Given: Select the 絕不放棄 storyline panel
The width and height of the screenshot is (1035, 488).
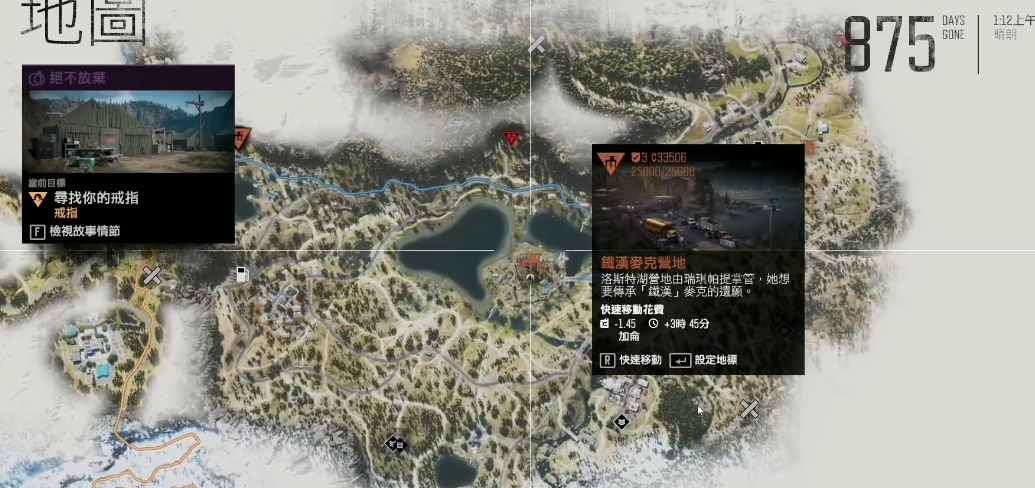Looking at the screenshot, I should click(x=128, y=77).
